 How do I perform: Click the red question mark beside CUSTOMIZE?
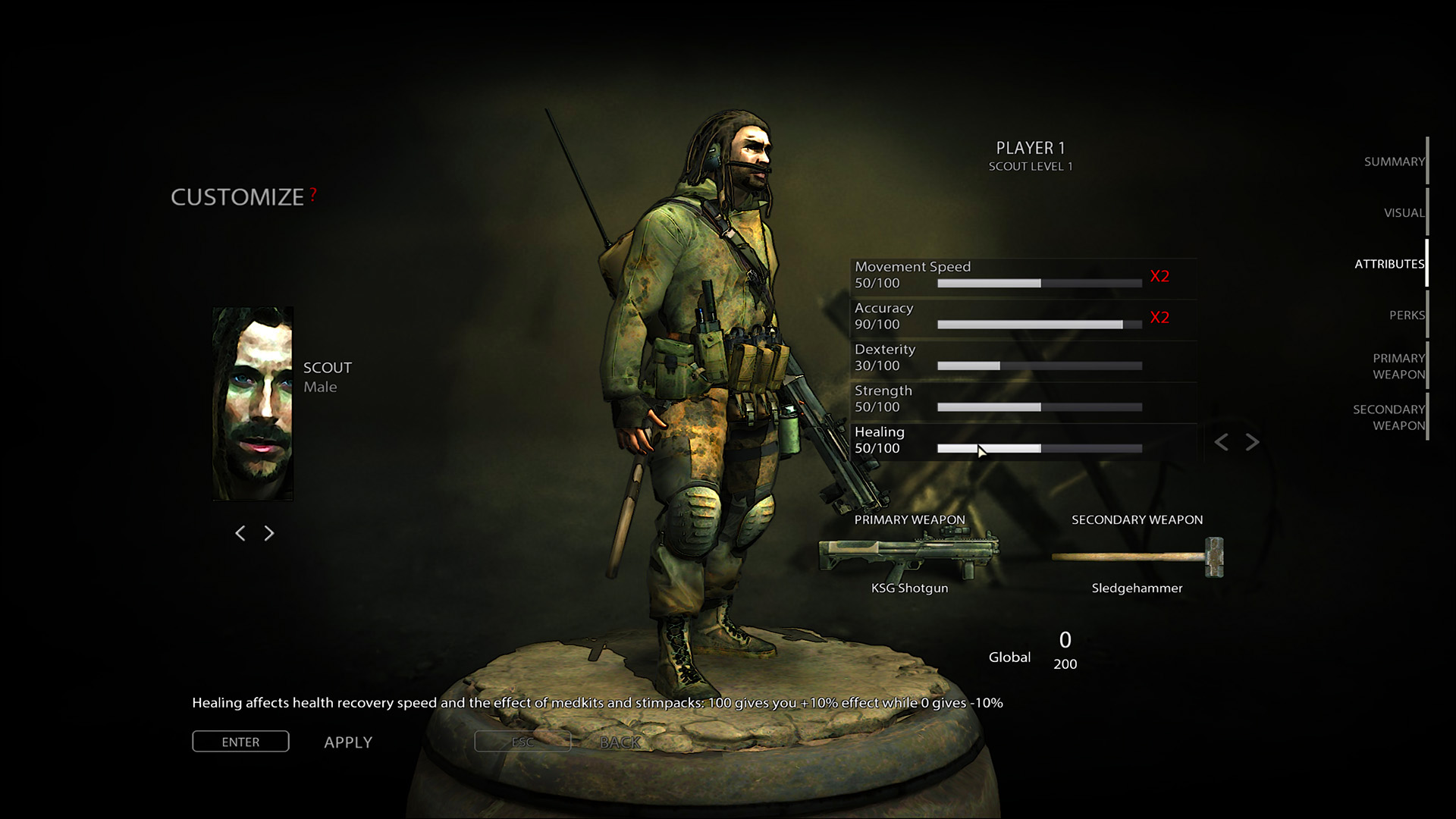tap(312, 196)
